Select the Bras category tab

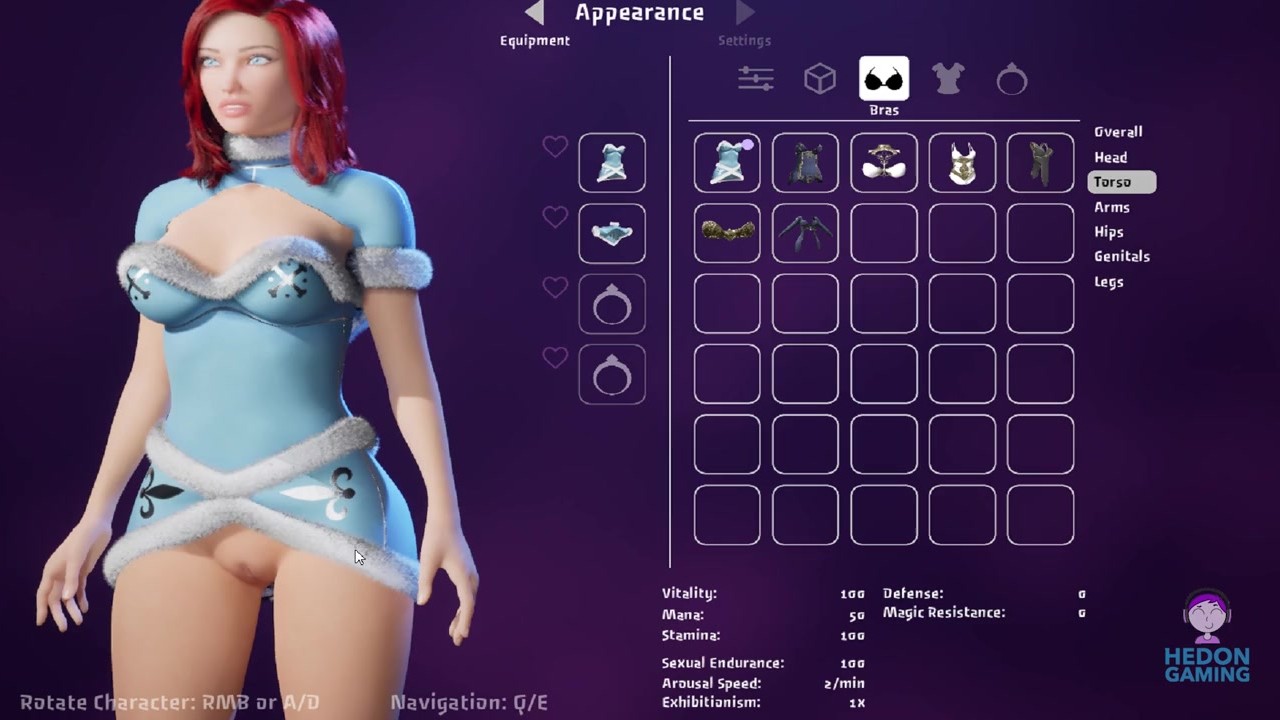tap(884, 79)
